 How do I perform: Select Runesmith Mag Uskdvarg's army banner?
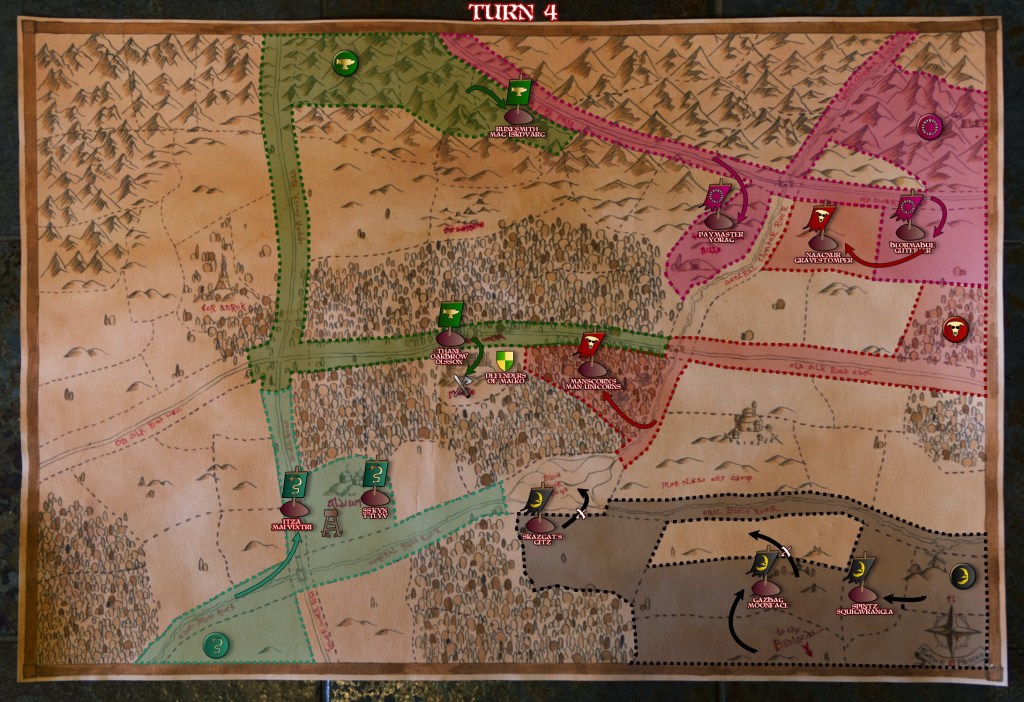pos(519,94)
